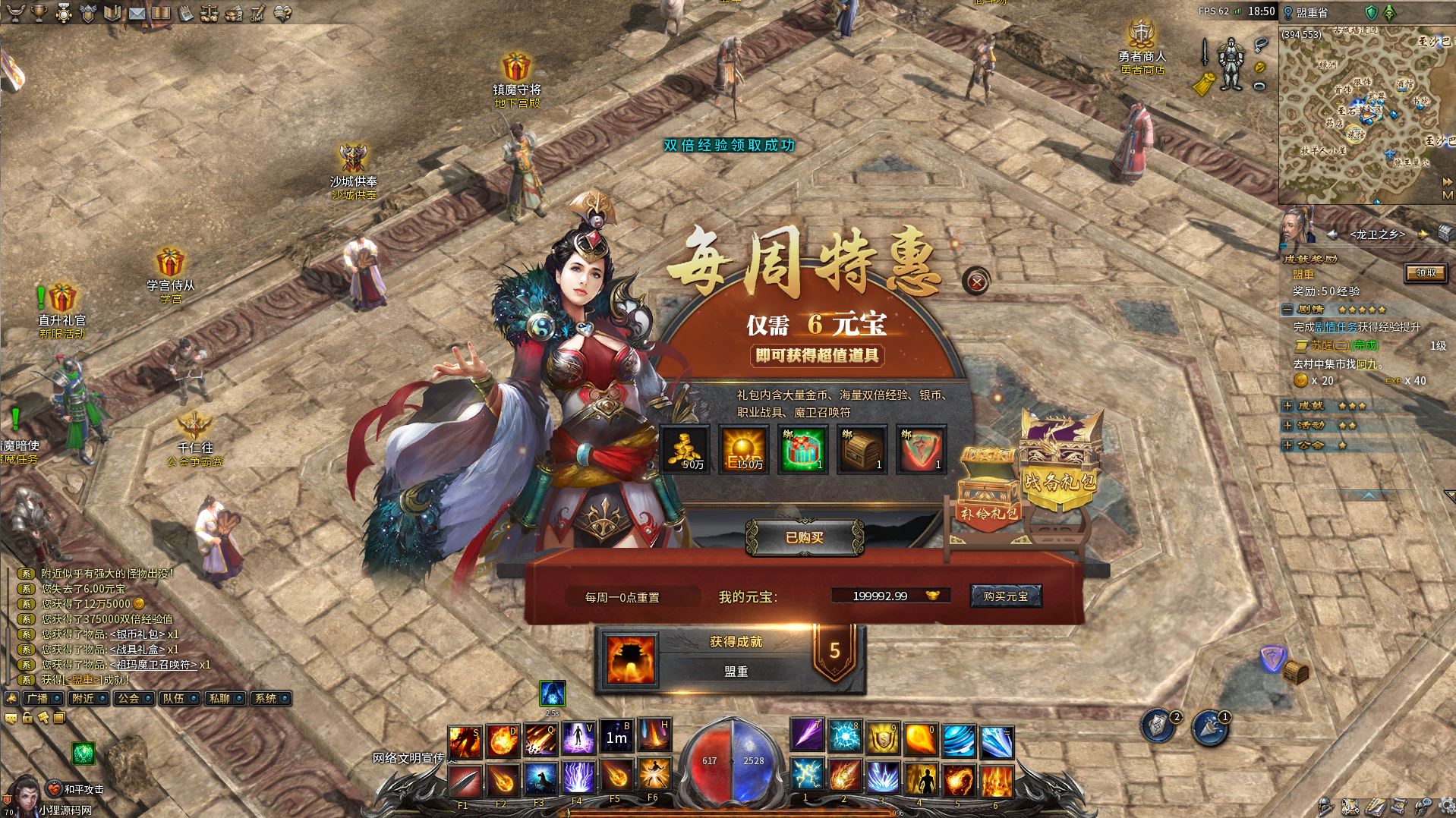Viewport: 1456px width, 818px height.
Task: Select the 50万 gold coins reward slot
Action: pyautogui.click(x=685, y=448)
